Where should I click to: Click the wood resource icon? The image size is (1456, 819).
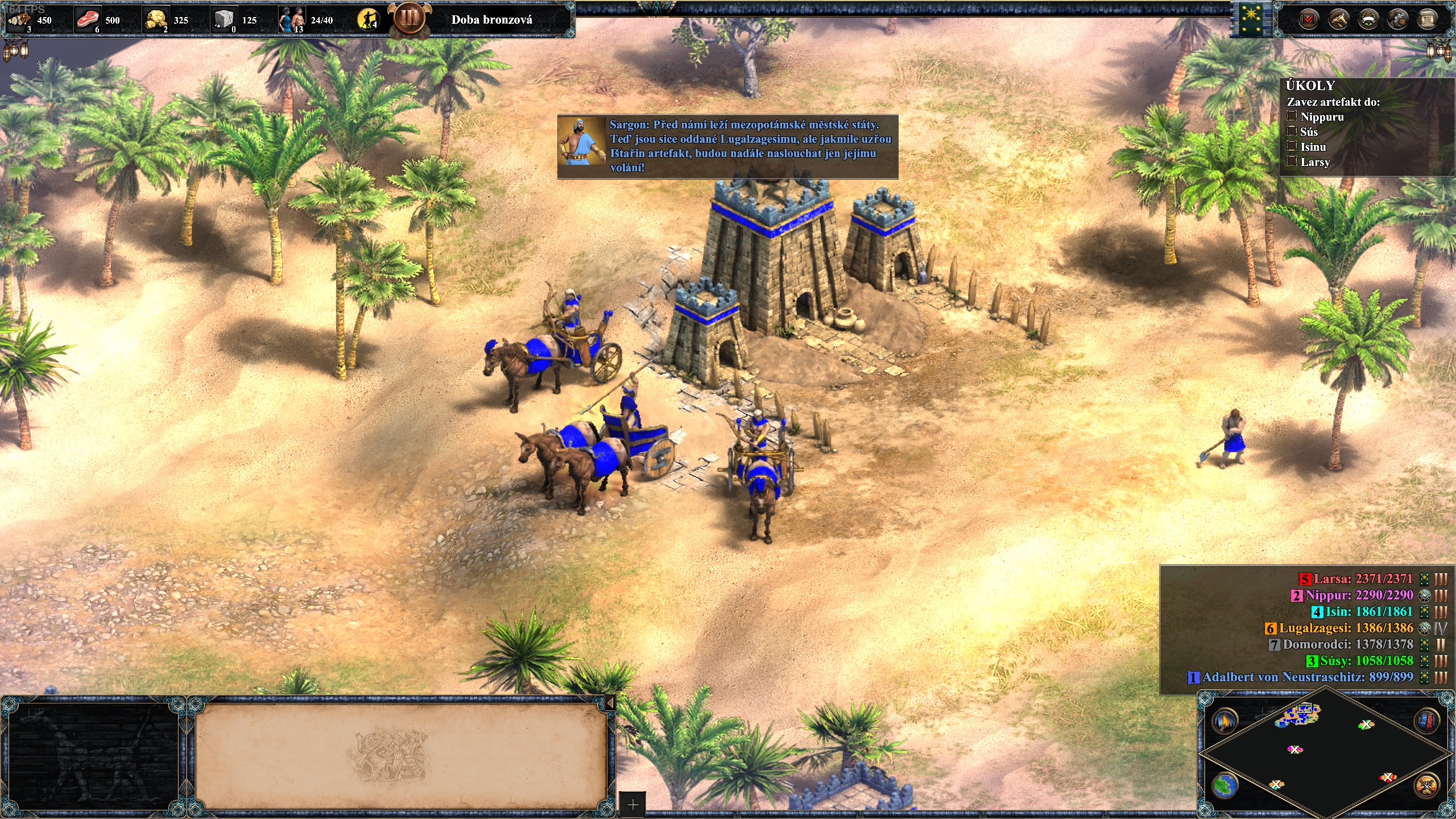(x=21, y=20)
